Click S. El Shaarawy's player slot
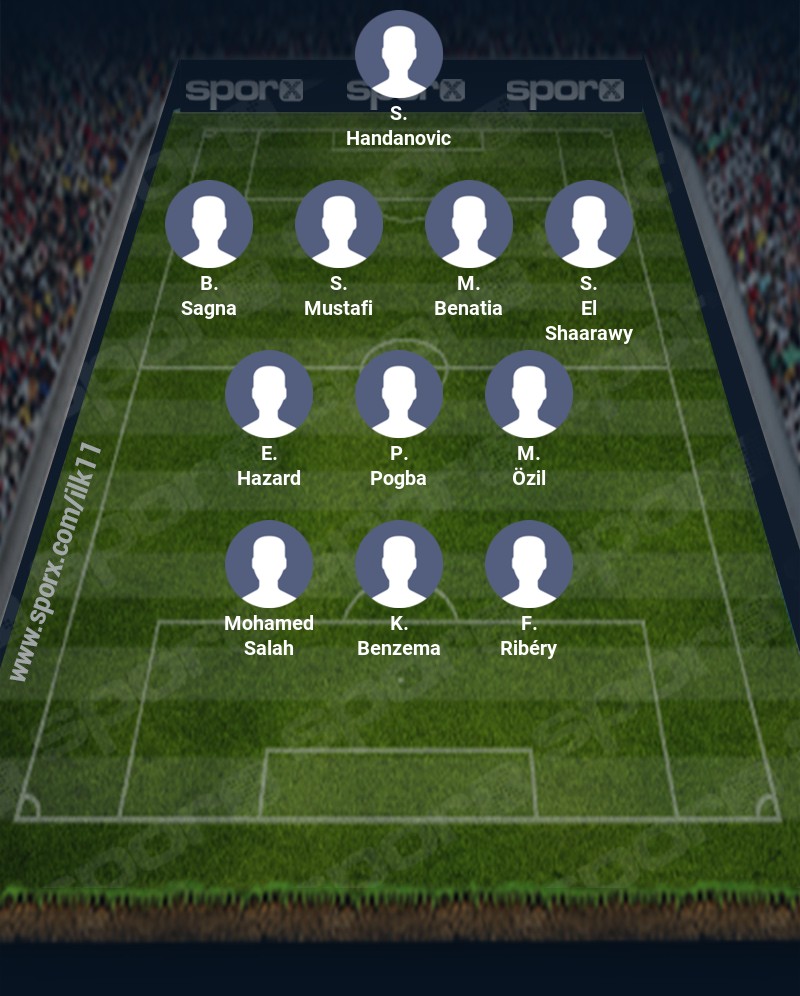This screenshot has width=800, height=996. (x=589, y=224)
